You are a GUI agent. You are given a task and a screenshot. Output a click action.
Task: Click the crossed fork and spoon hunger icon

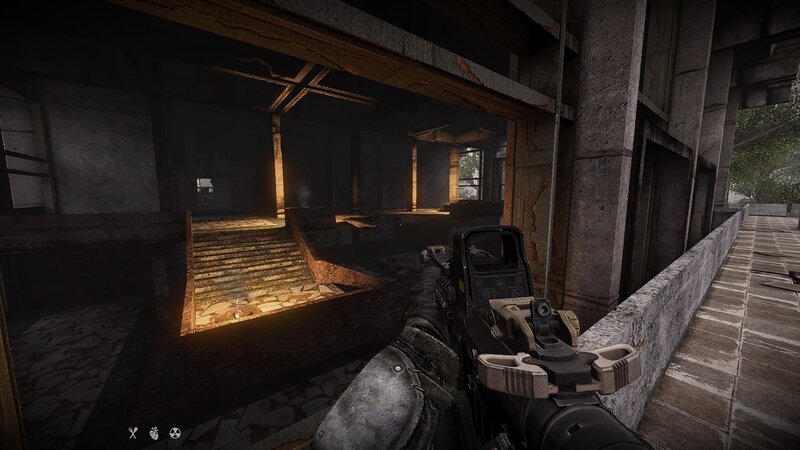point(131,433)
